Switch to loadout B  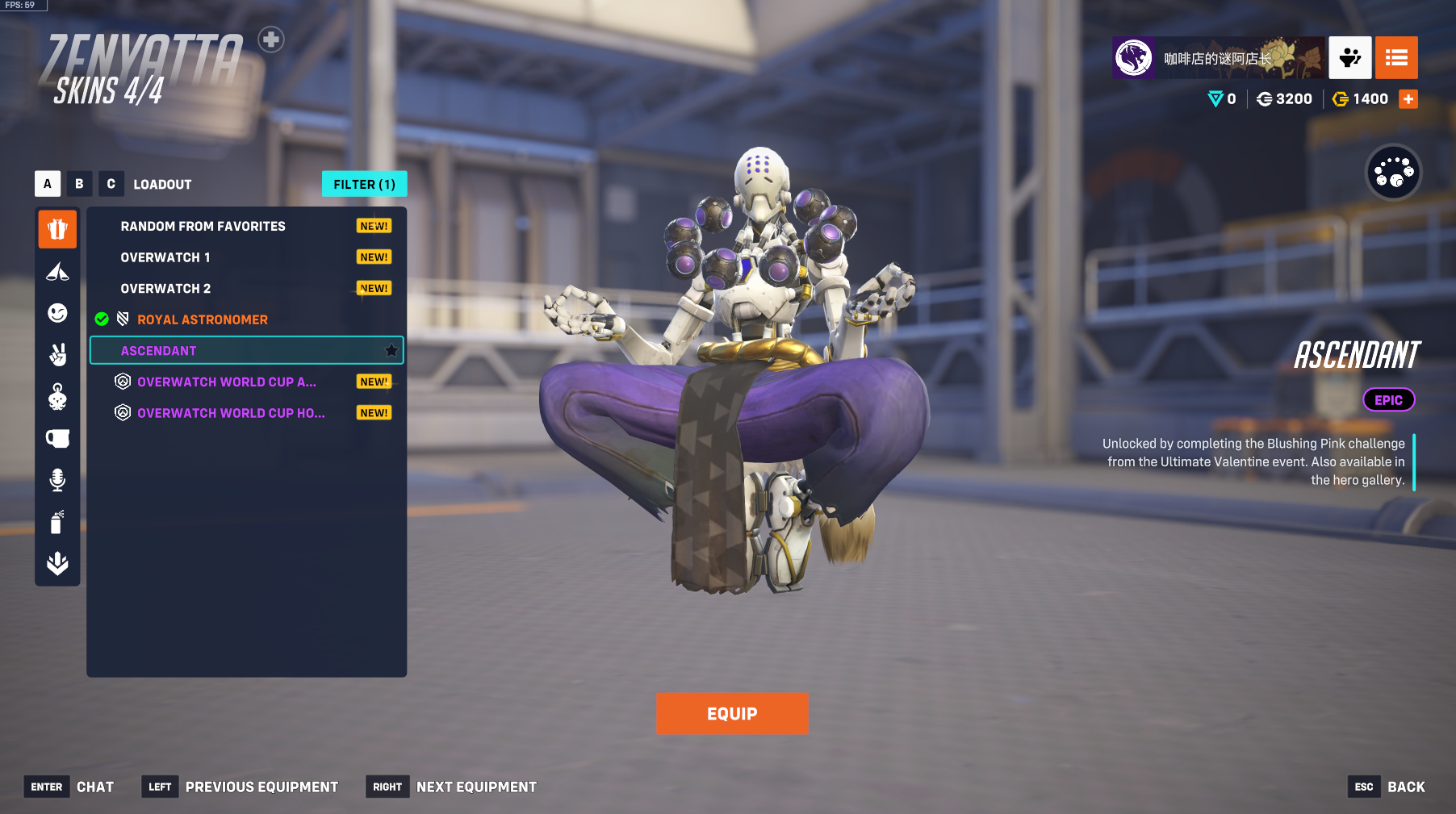[79, 184]
